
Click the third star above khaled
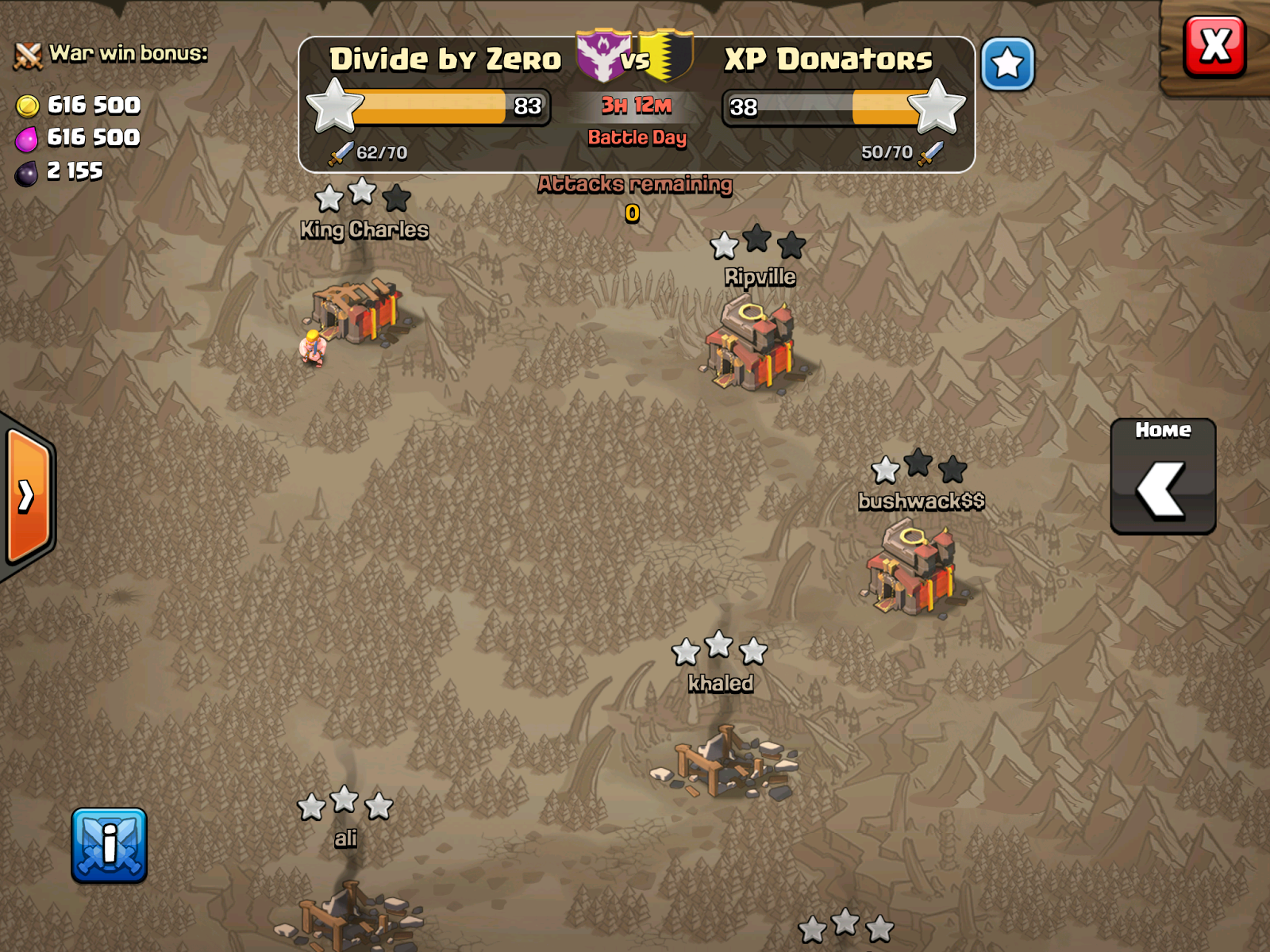[x=752, y=652]
